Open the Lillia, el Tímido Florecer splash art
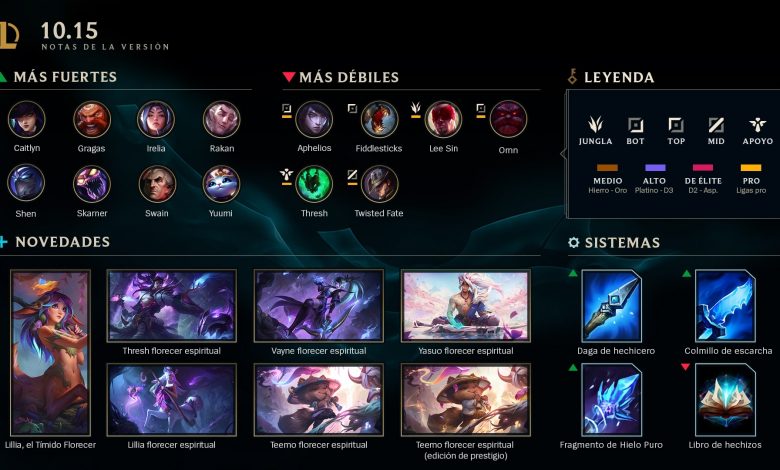Screen dimensions: 780x470 [x=50, y=351]
